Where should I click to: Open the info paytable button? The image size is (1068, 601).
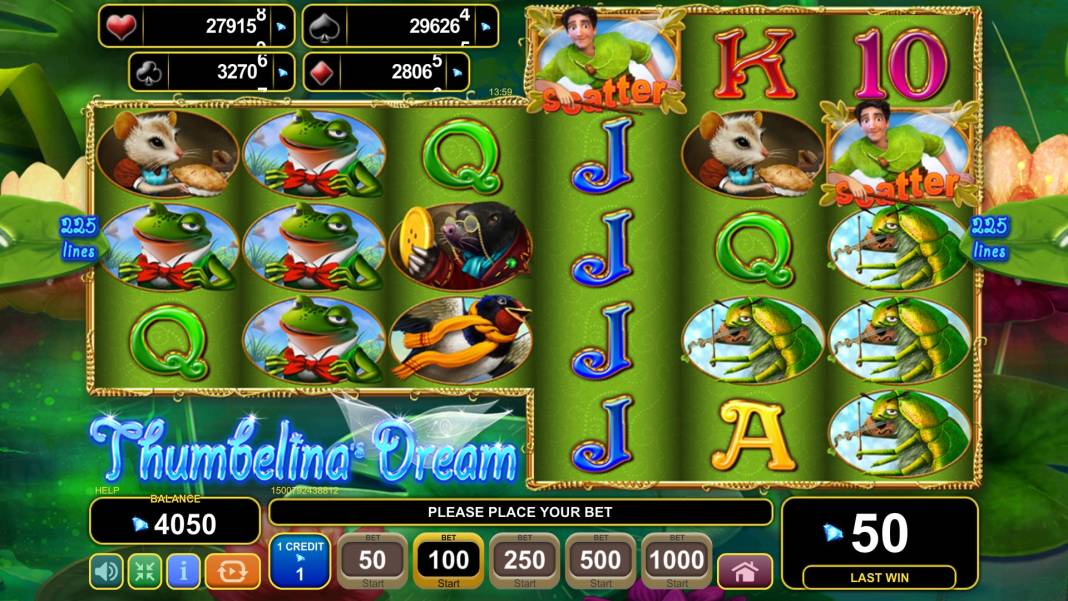[182, 571]
